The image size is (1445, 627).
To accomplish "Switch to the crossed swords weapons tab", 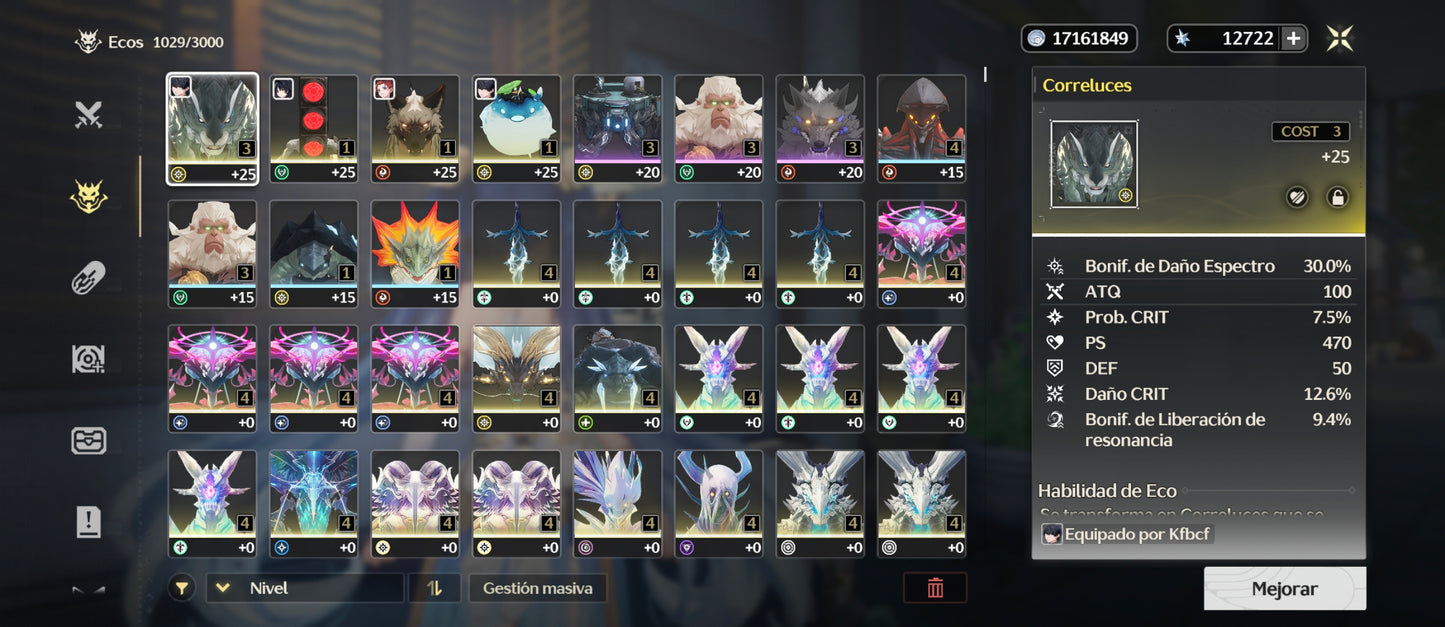I will (x=89, y=116).
